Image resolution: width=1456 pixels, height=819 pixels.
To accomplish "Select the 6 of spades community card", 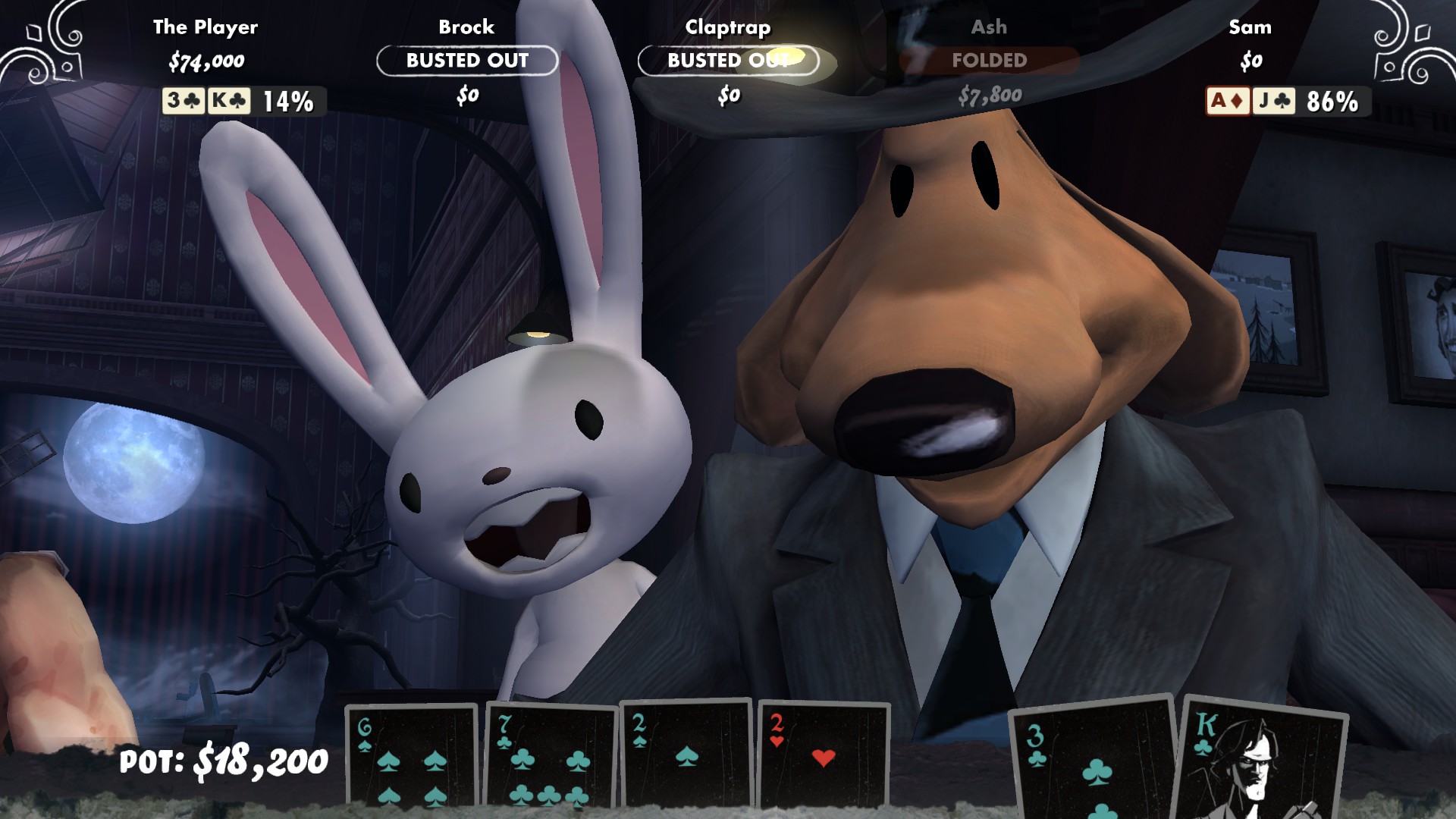I will click(413, 766).
